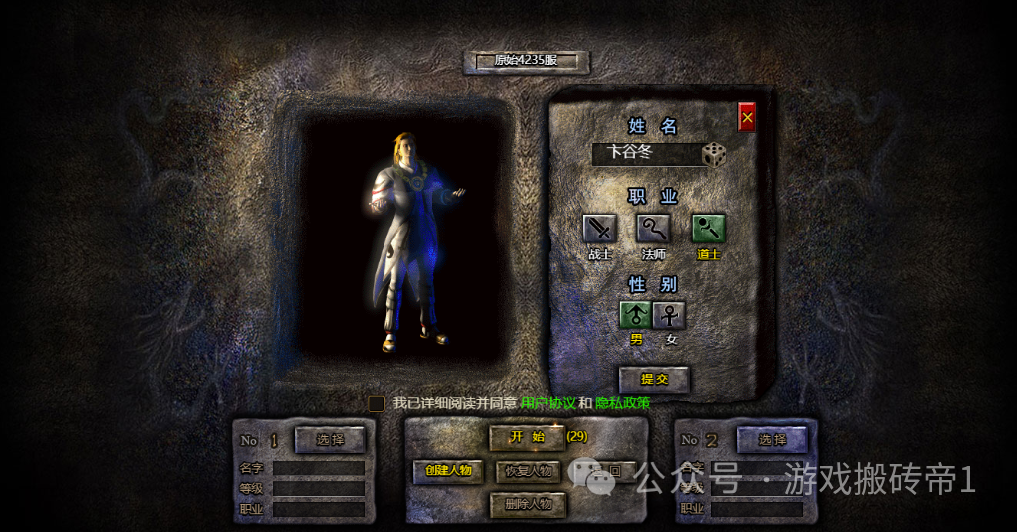Close the character creation panel

coord(747,117)
